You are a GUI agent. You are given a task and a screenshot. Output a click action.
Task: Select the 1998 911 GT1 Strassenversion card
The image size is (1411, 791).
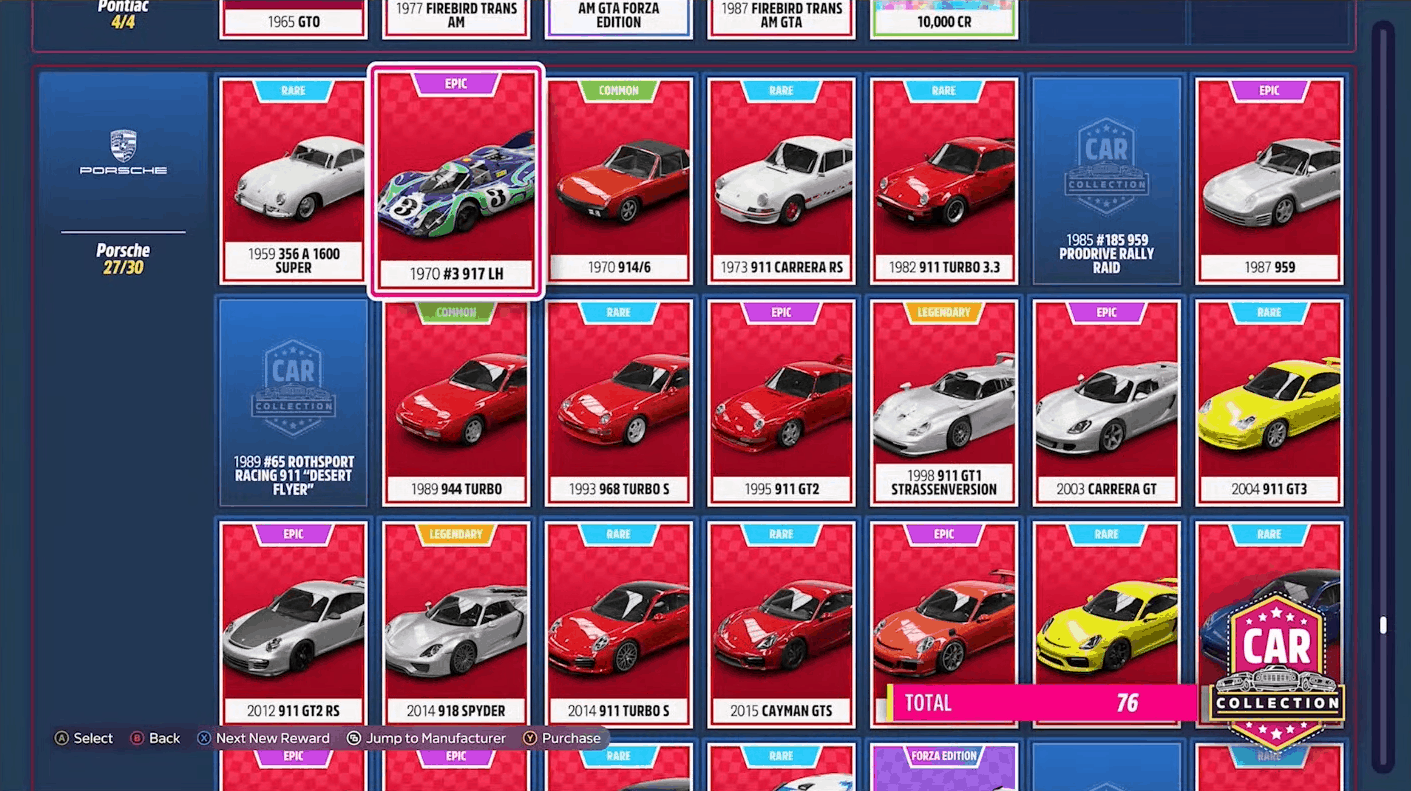pos(943,400)
